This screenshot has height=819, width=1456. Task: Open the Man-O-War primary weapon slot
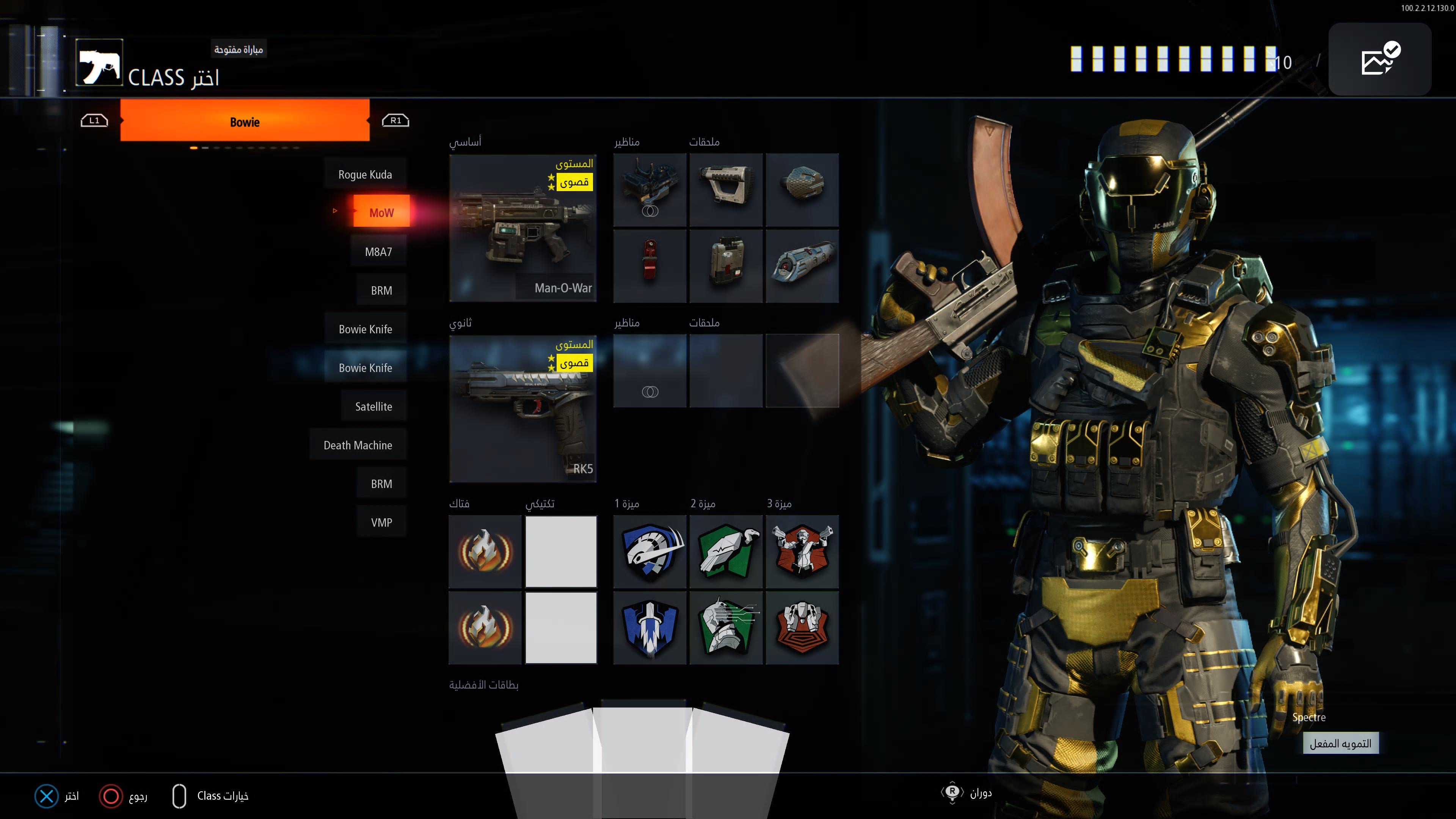(523, 228)
